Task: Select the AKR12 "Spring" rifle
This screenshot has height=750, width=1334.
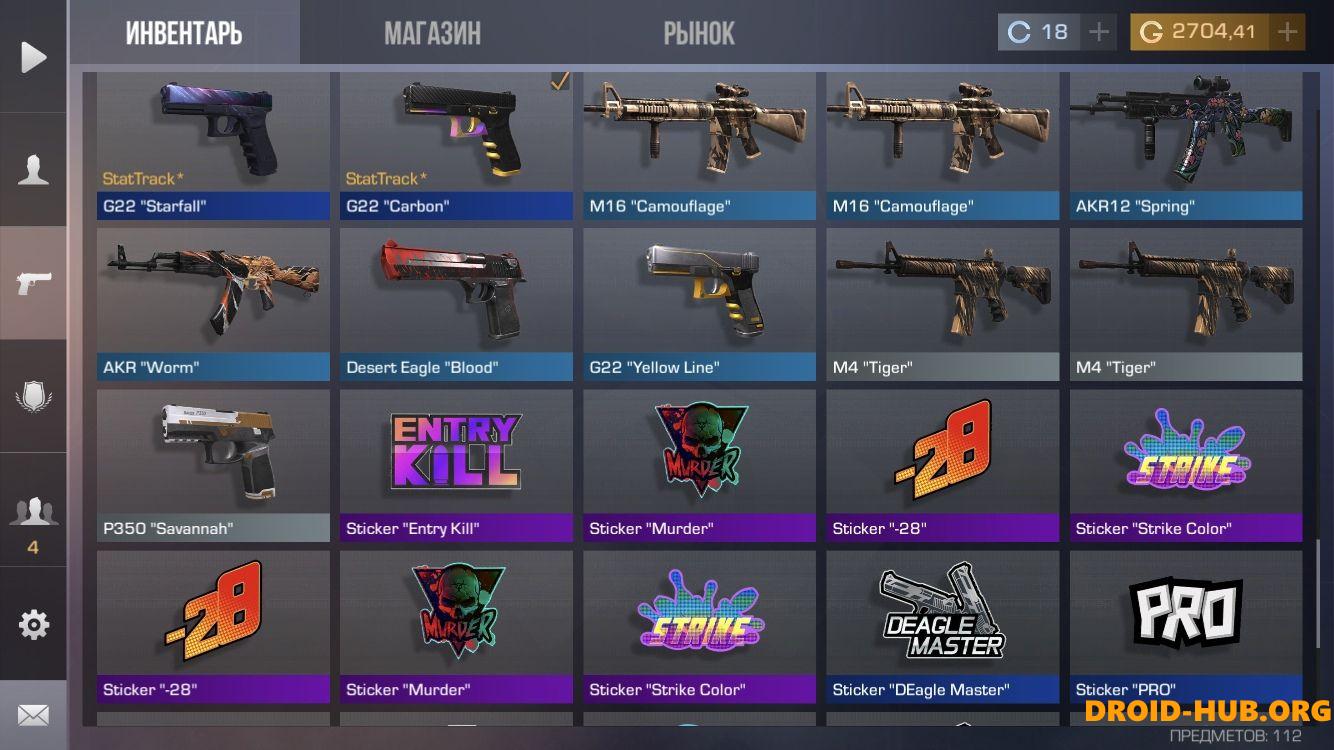Action: pos(1186,145)
